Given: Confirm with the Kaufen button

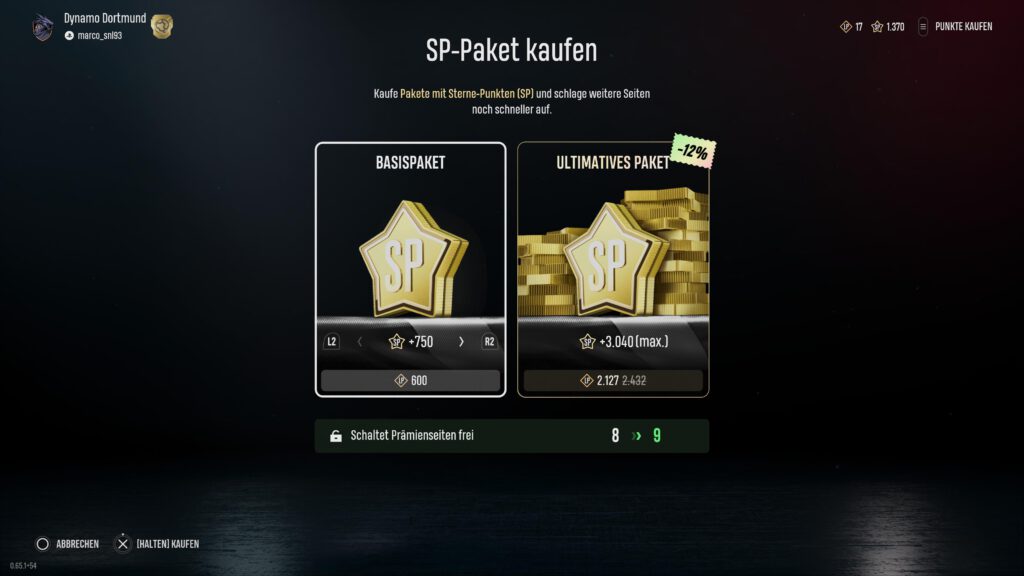Looking at the screenshot, I should pos(157,544).
